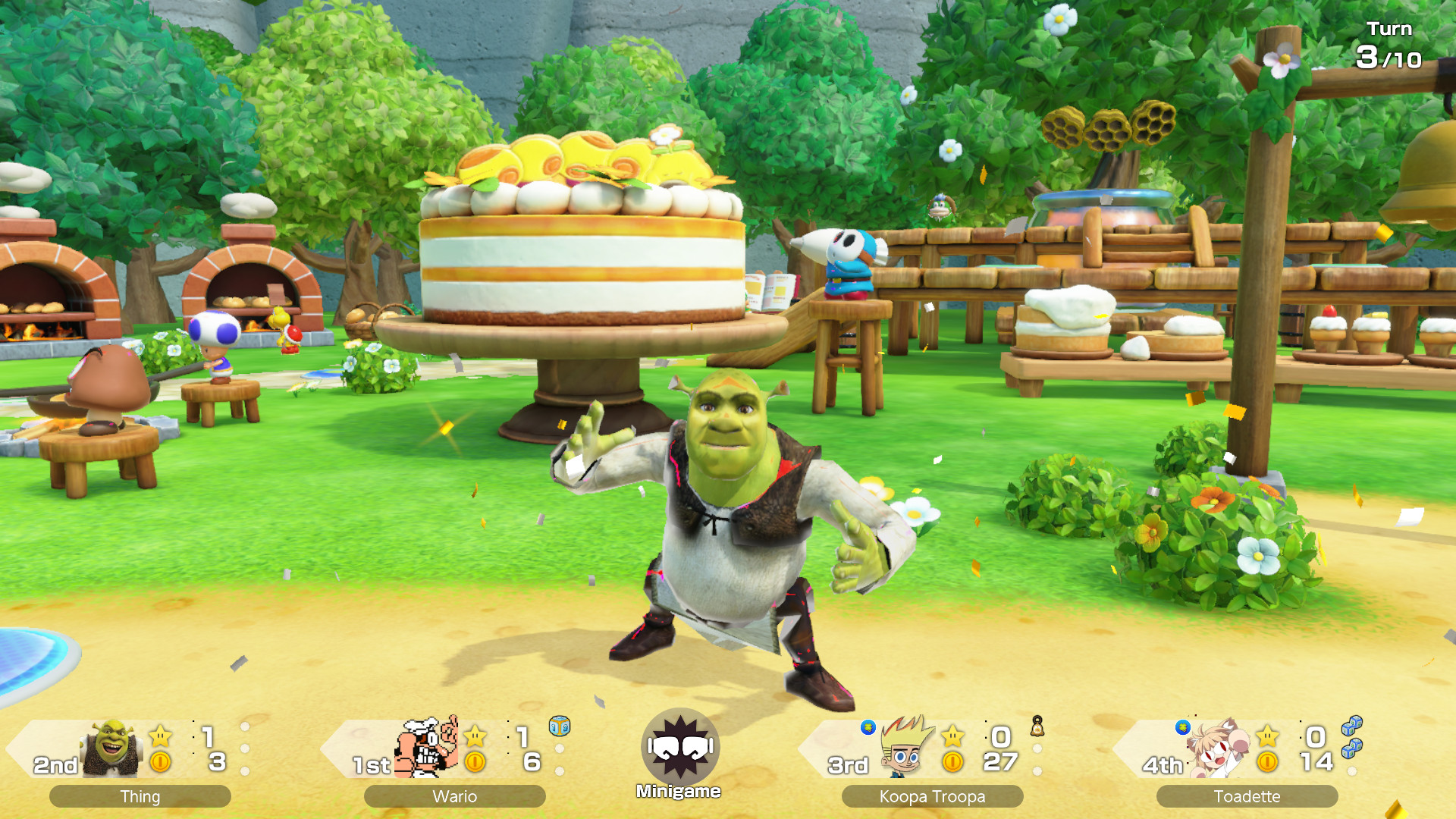The width and height of the screenshot is (1456, 819).
Task: Select the Thing nameplate
Action: [x=140, y=795]
